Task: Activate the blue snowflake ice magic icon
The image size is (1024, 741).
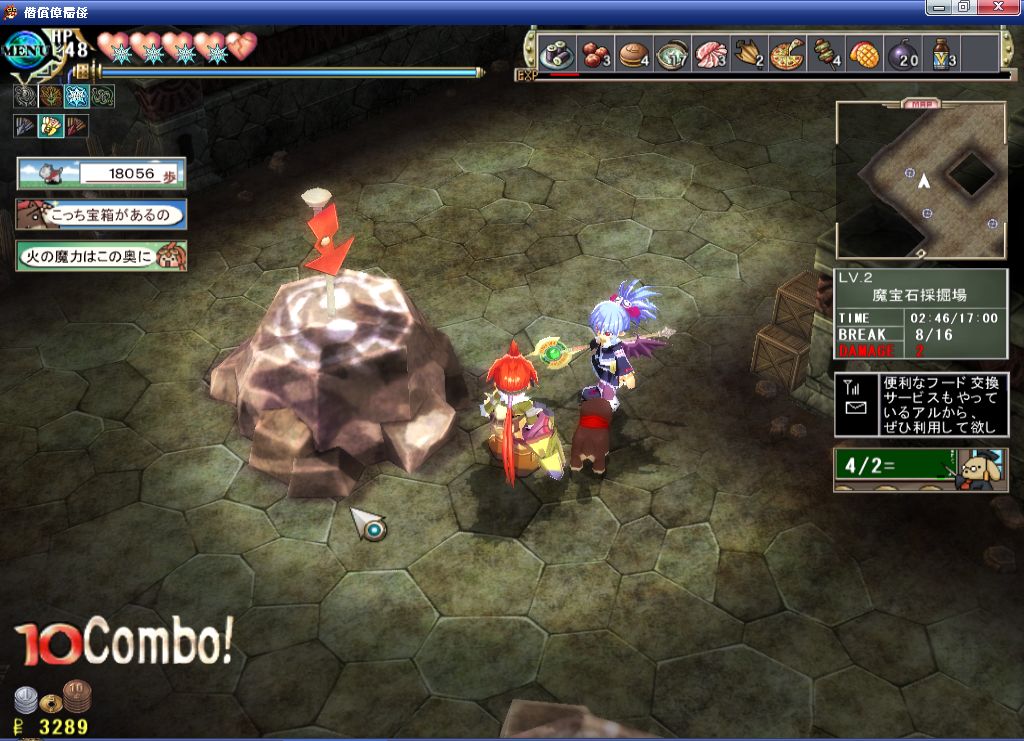Action: click(x=76, y=96)
